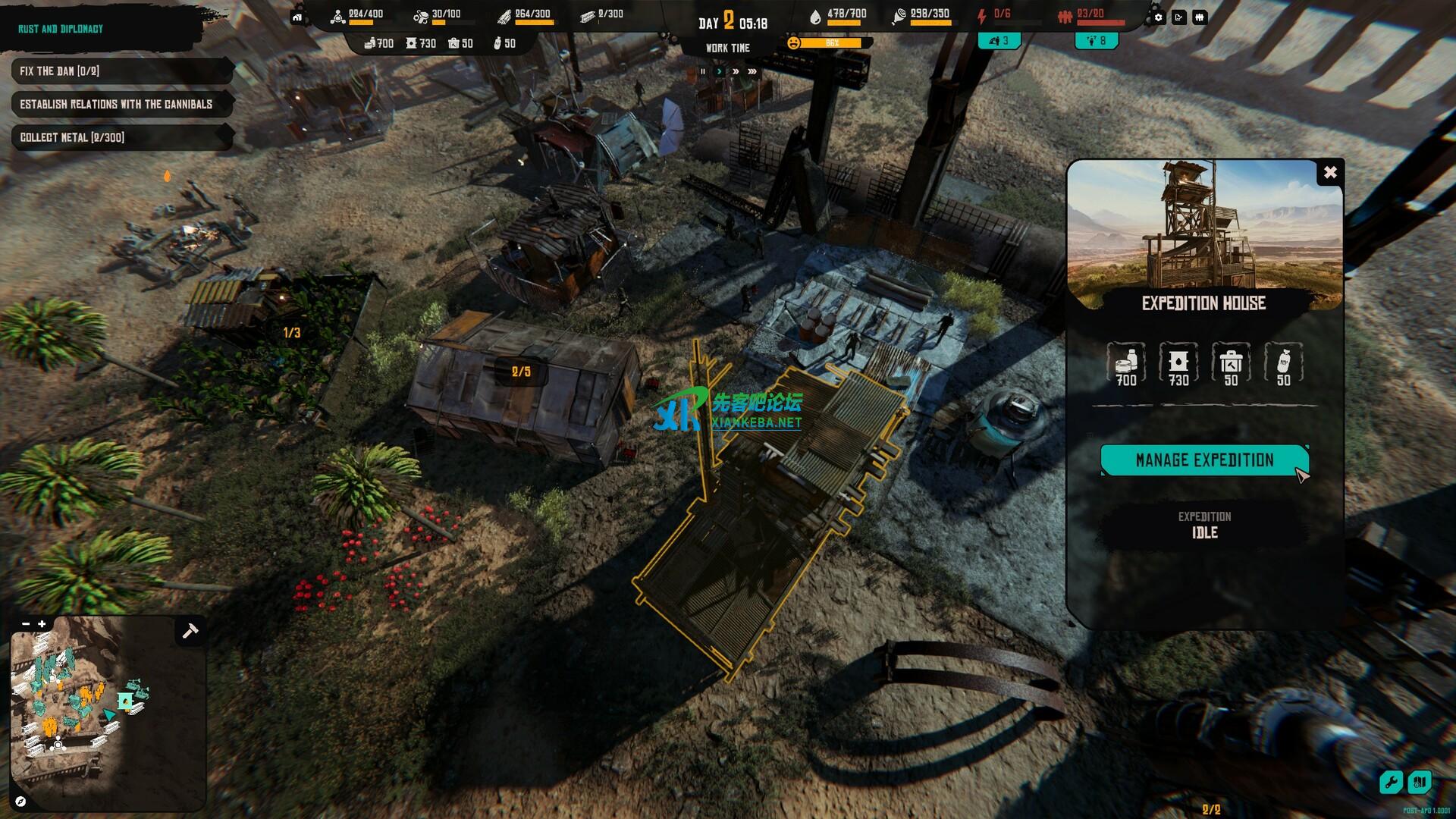Set game speed to double fast-forward
This screenshot has height=819, width=1456.
(x=736, y=71)
